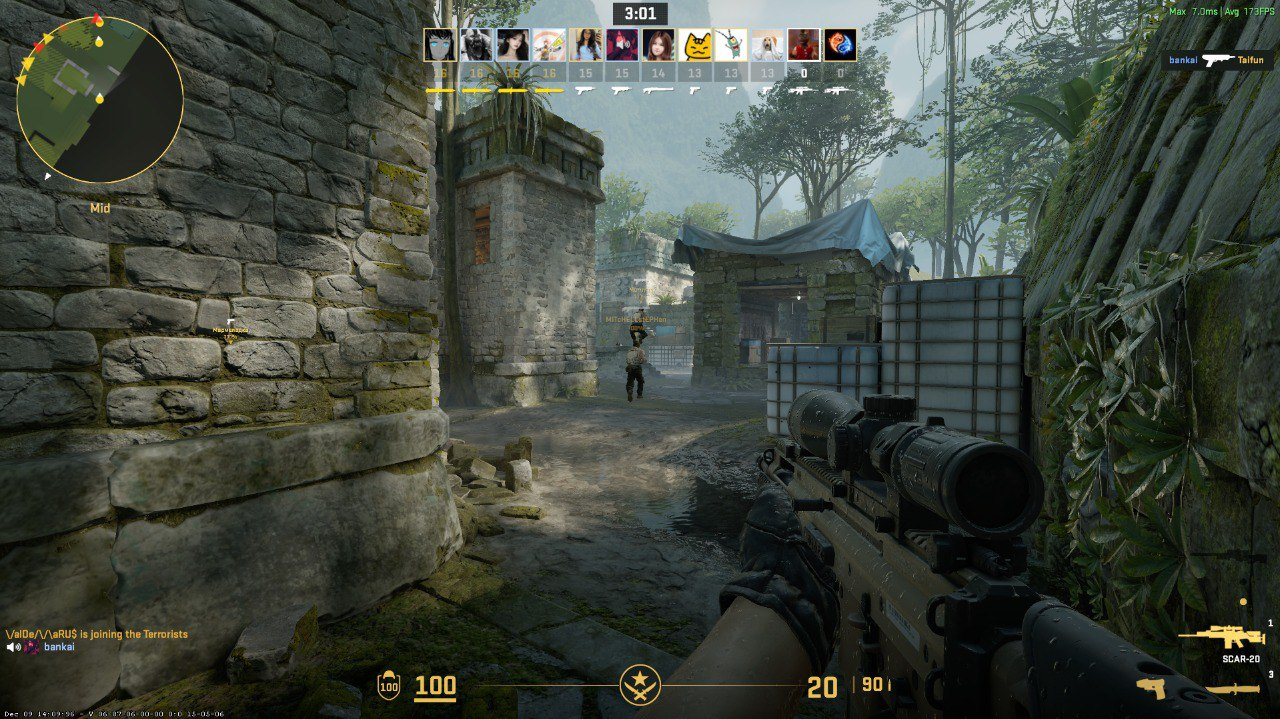This screenshot has width=1280, height=719.
Task: Click the yellow cat player avatar
Action: click(x=695, y=45)
